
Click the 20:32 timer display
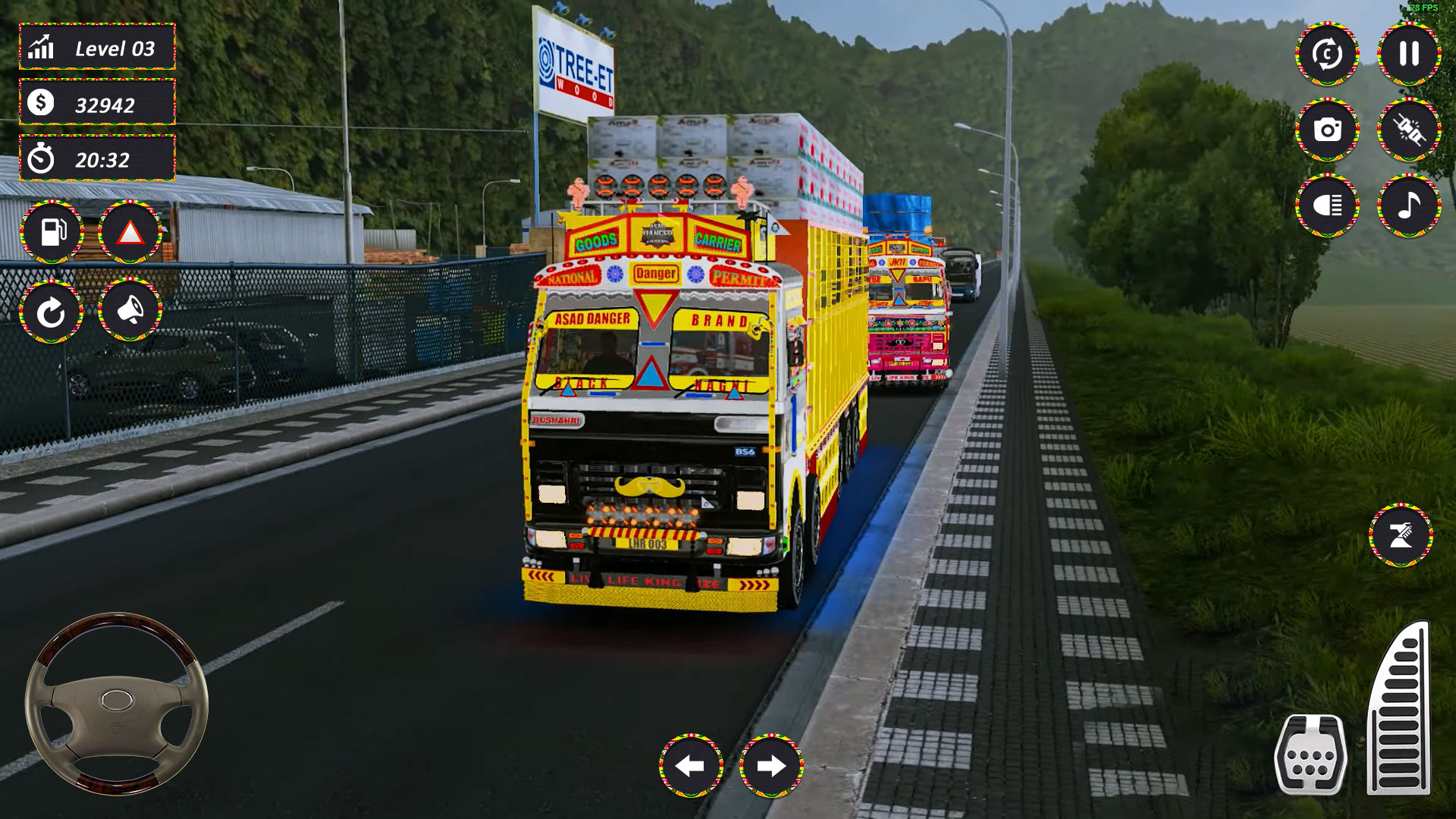coord(96,161)
